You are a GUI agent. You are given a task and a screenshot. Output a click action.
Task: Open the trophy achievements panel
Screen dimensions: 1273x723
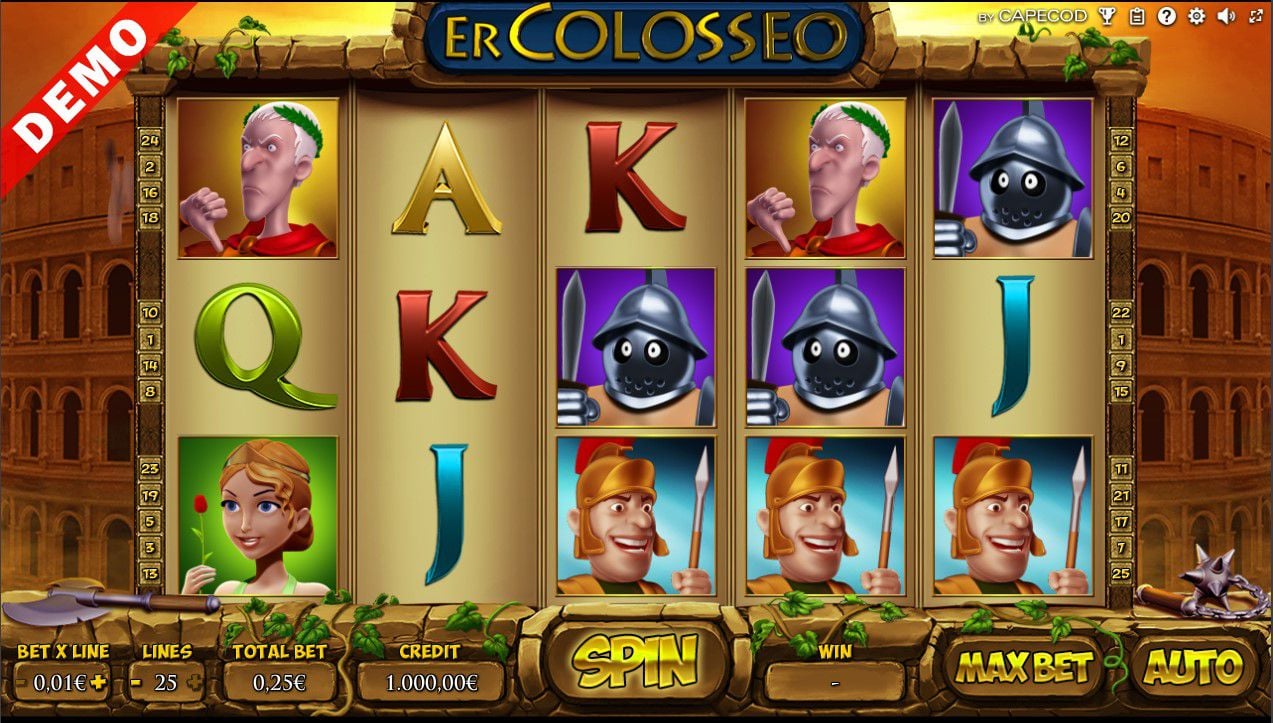tap(1107, 16)
